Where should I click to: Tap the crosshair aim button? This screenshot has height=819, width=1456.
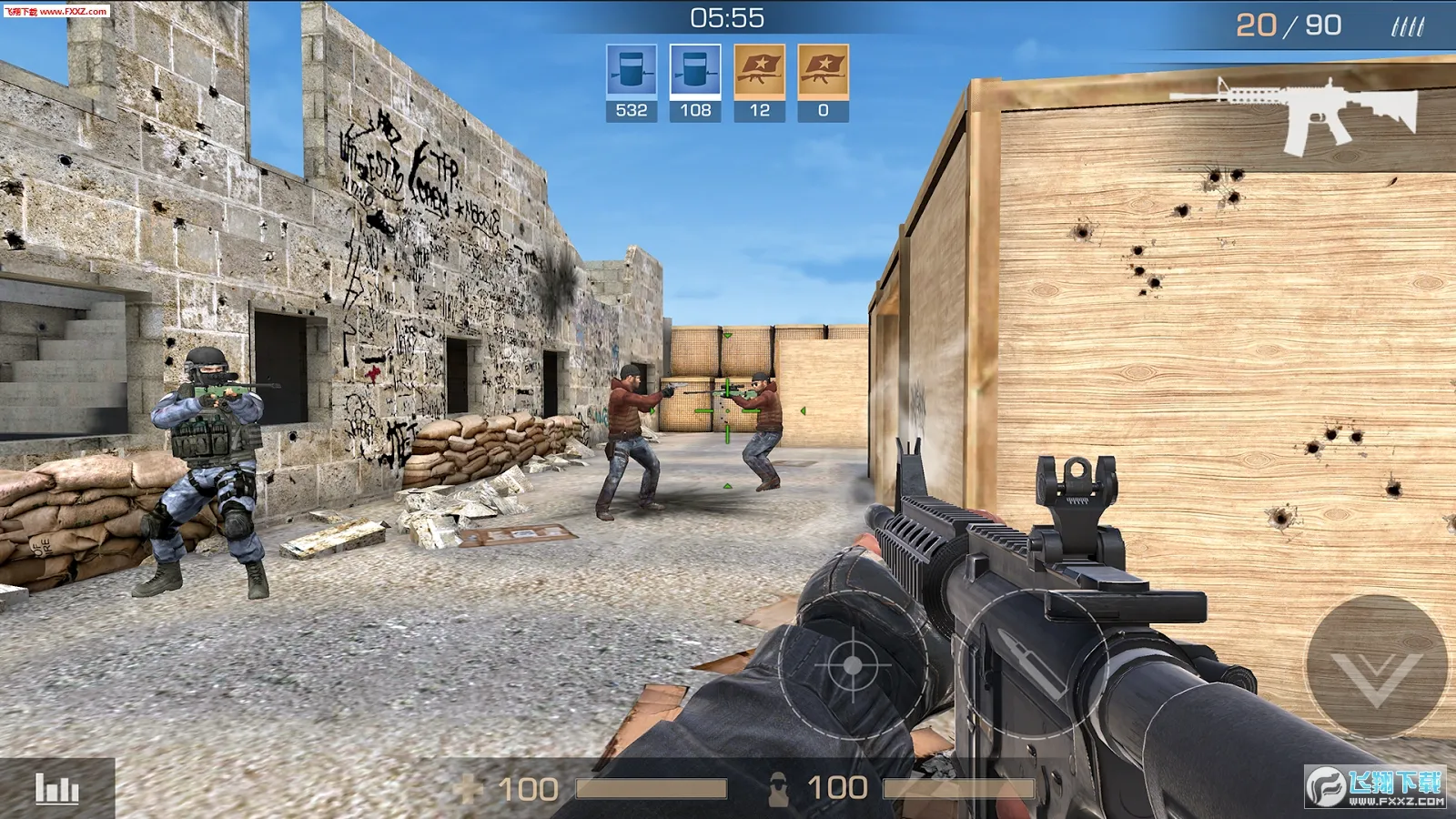coord(852,665)
